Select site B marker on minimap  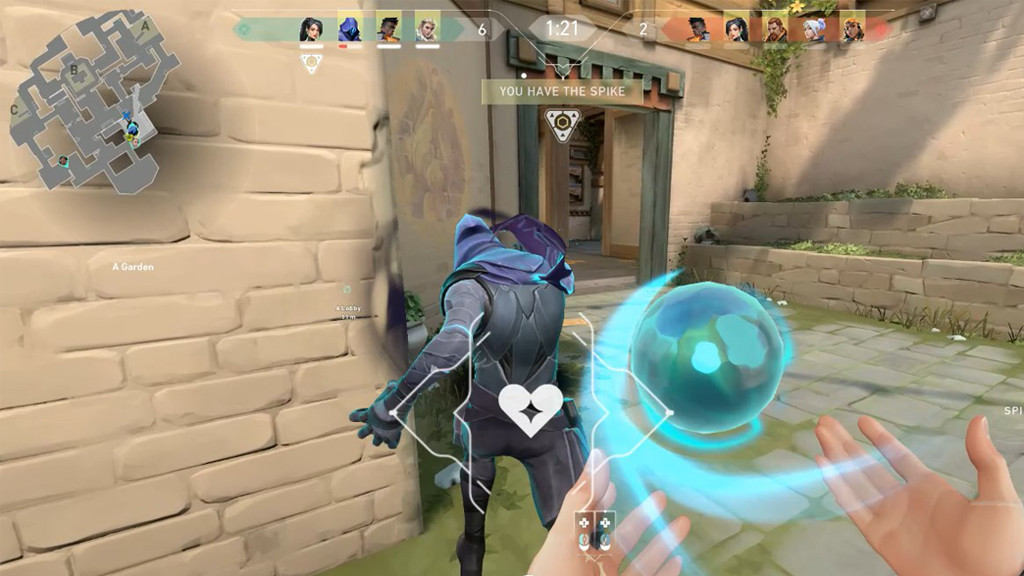(73, 70)
